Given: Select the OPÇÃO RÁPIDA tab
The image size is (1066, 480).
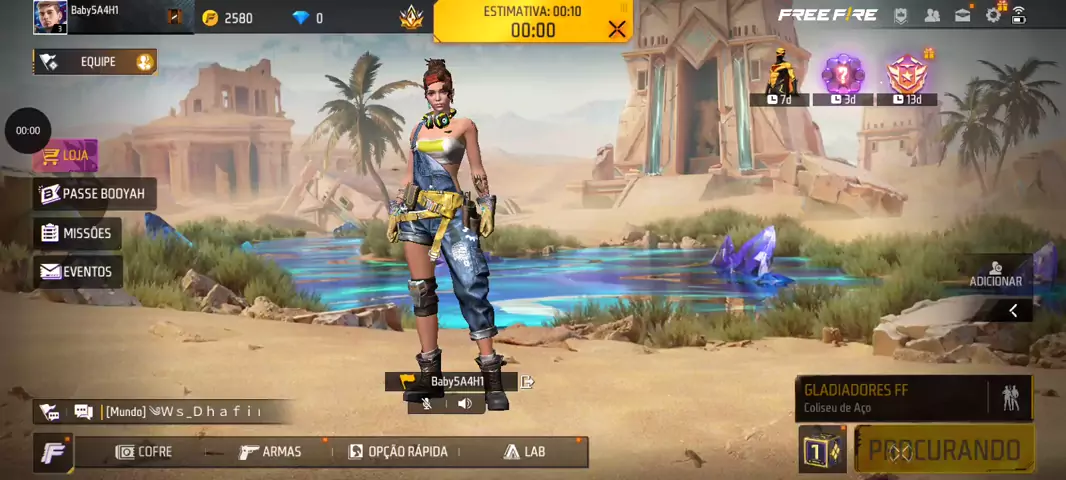Looking at the screenshot, I should point(398,452).
